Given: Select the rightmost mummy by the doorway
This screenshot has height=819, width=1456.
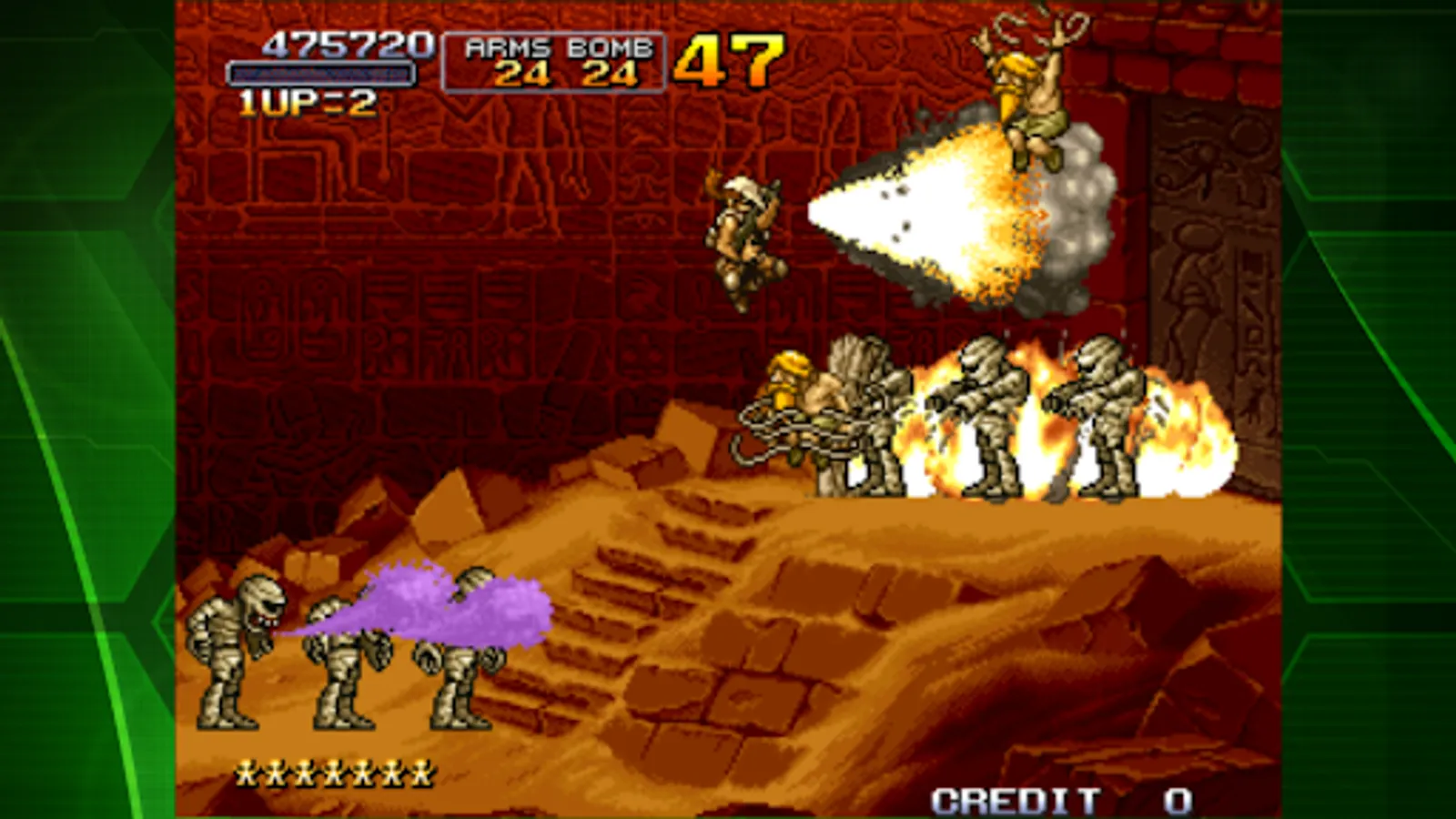Looking at the screenshot, I should tap(1101, 419).
